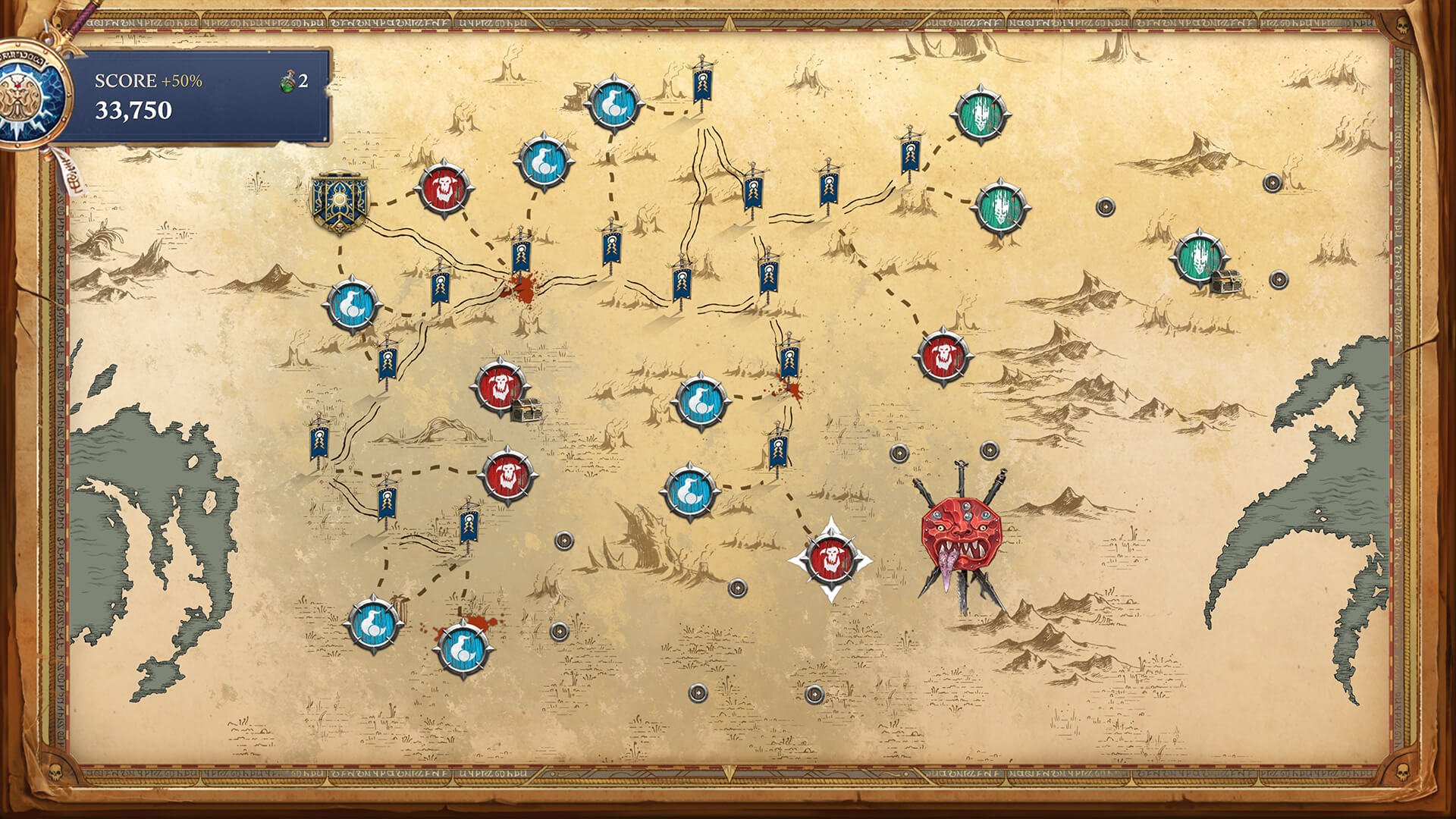Select the red skull node above the left banner cluster
This screenshot has height=819, width=1456.
tap(508, 474)
